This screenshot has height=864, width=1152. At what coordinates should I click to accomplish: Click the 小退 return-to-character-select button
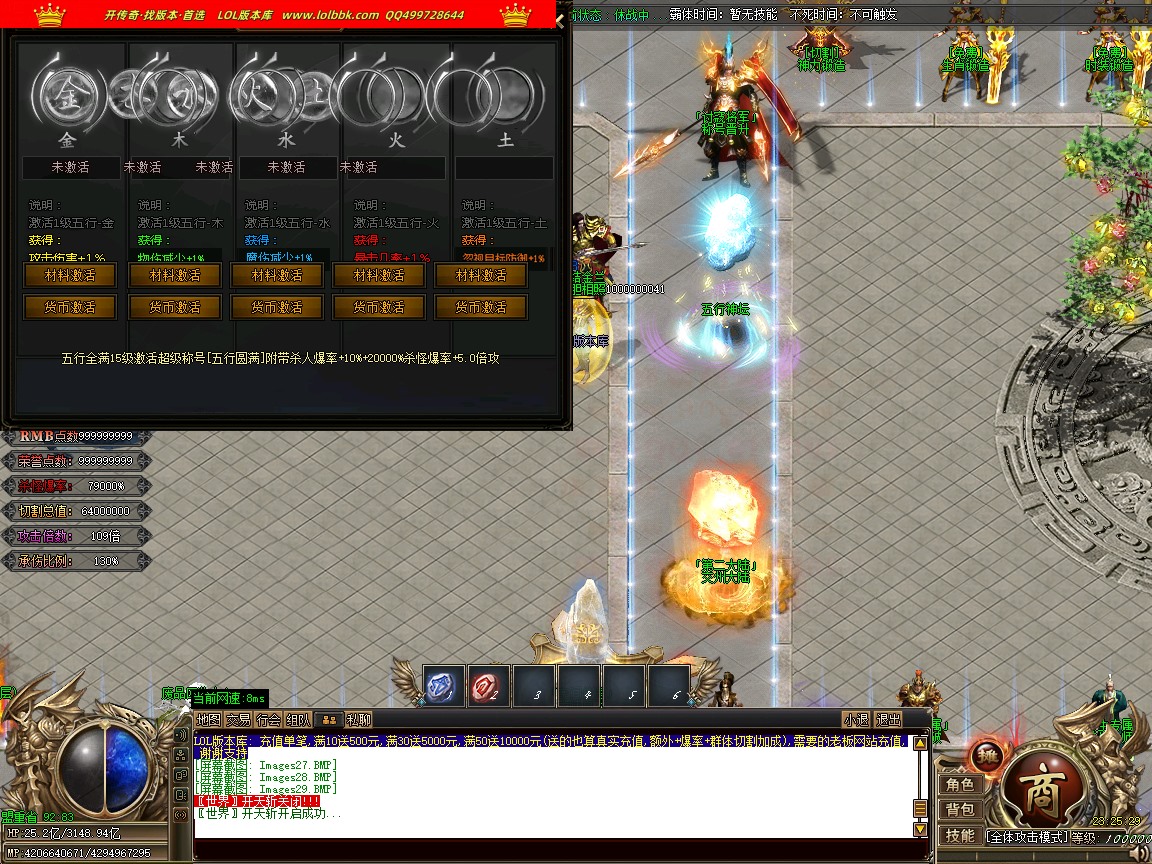[x=856, y=719]
